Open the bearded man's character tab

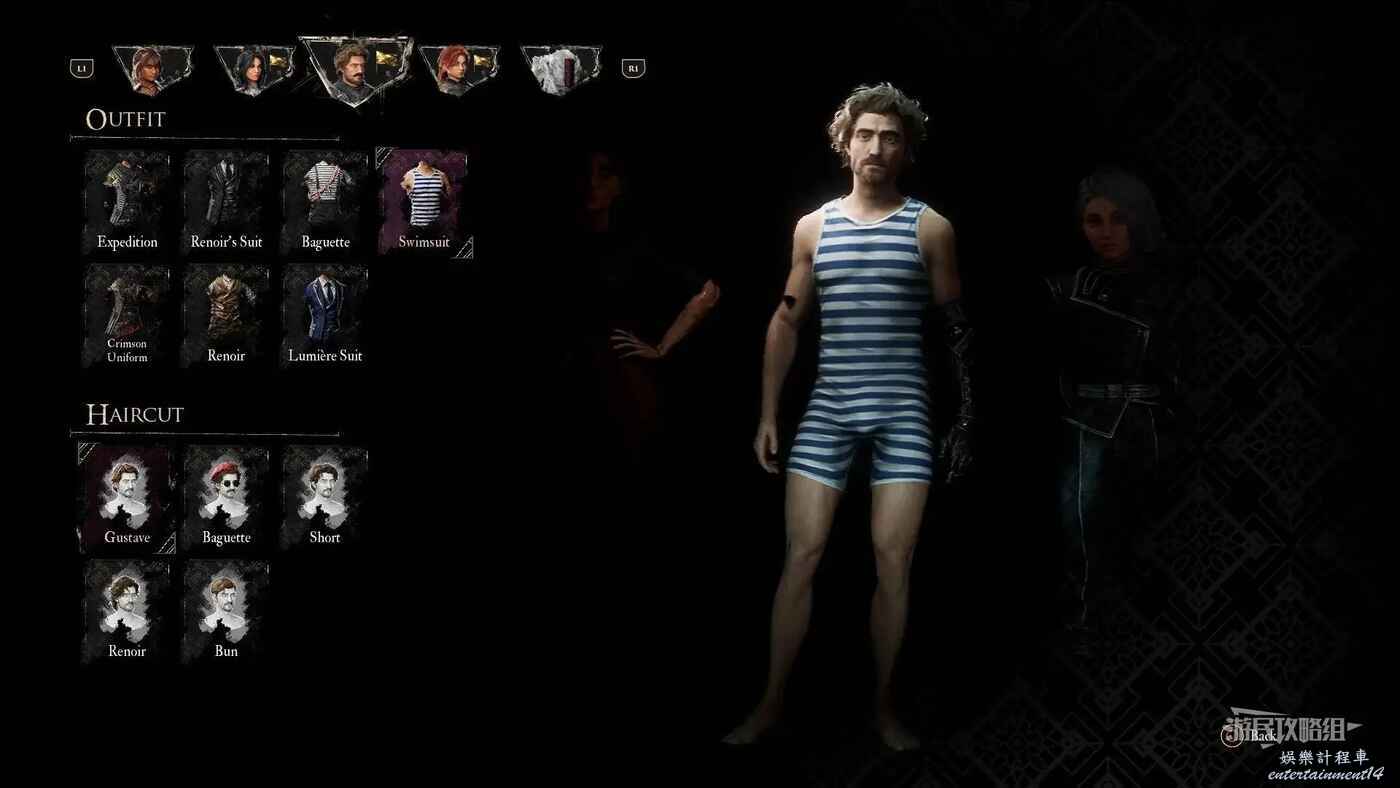click(x=356, y=68)
